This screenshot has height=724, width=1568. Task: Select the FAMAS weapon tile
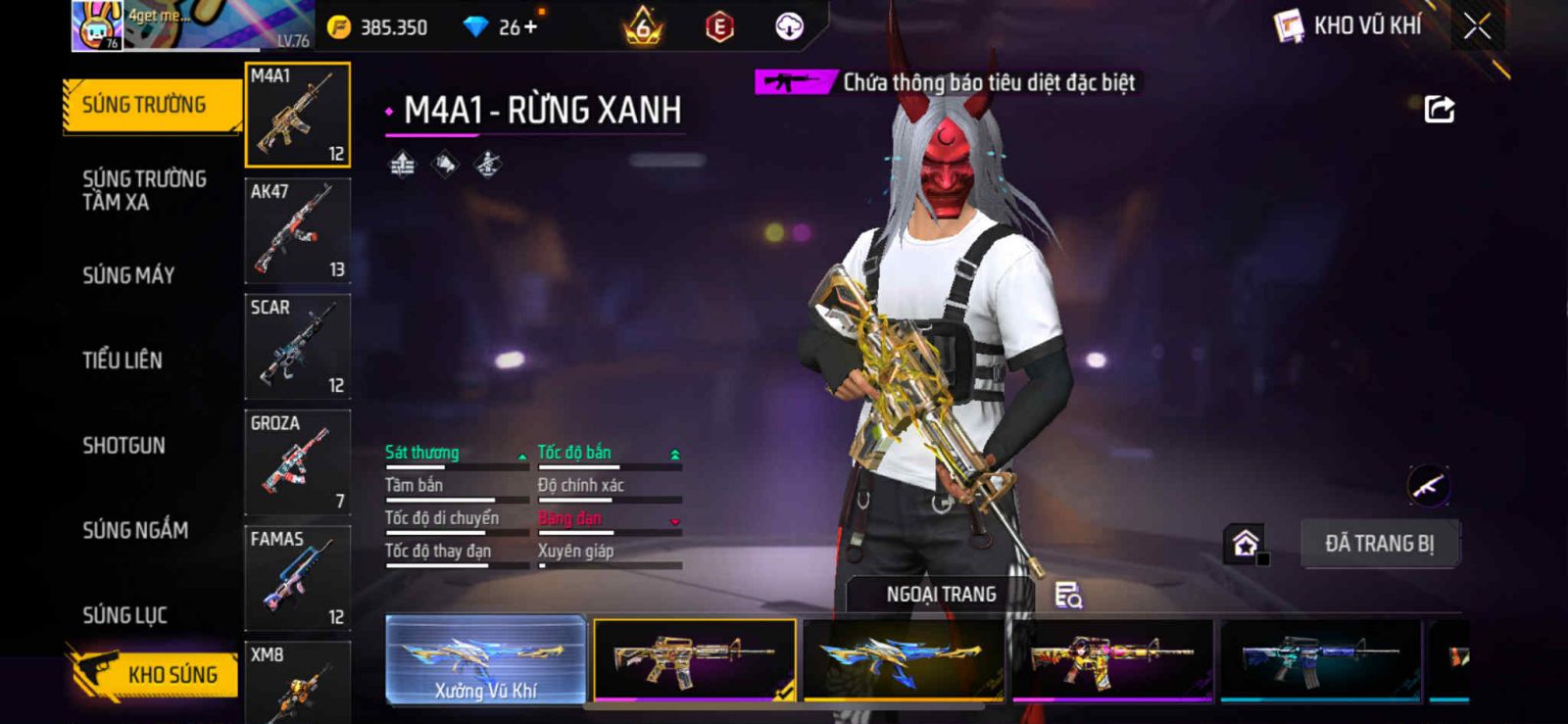click(297, 578)
